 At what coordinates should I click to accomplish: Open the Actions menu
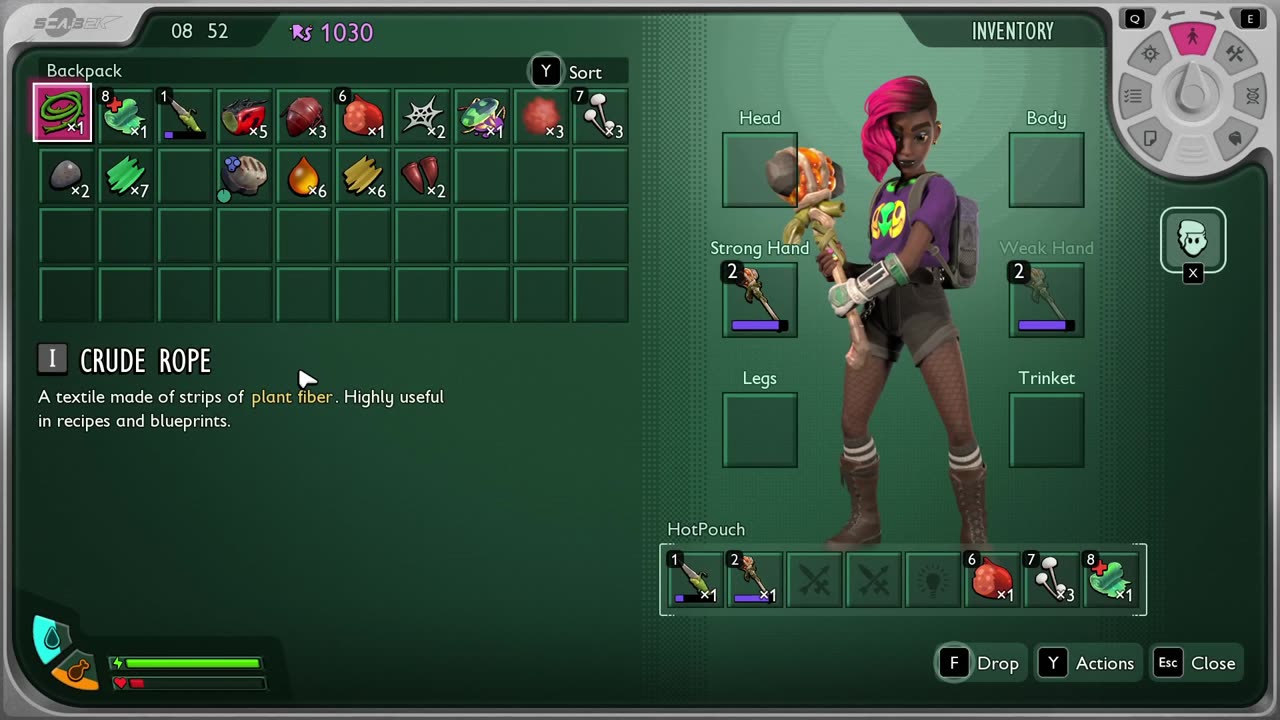click(x=1087, y=663)
